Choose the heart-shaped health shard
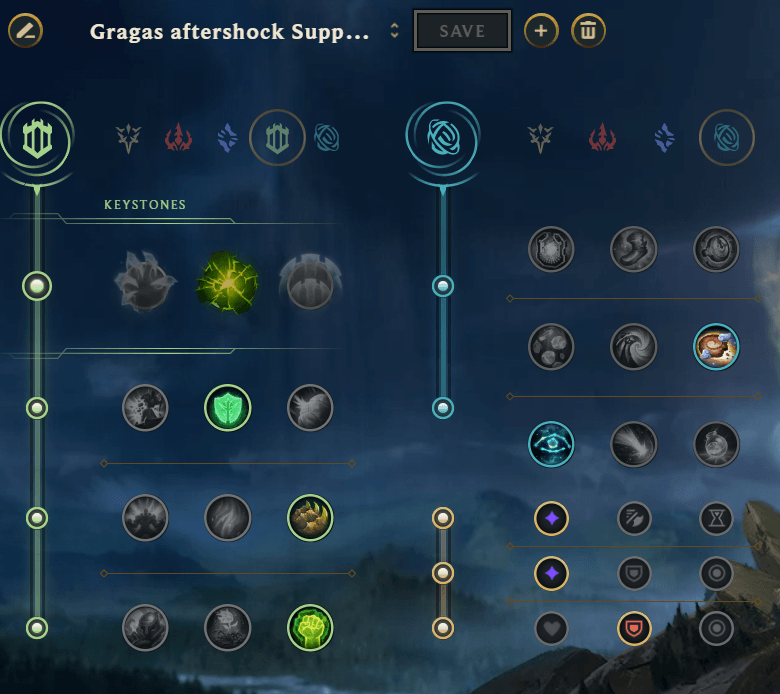The width and height of the screenshot is (780, 694). point(551,628)
